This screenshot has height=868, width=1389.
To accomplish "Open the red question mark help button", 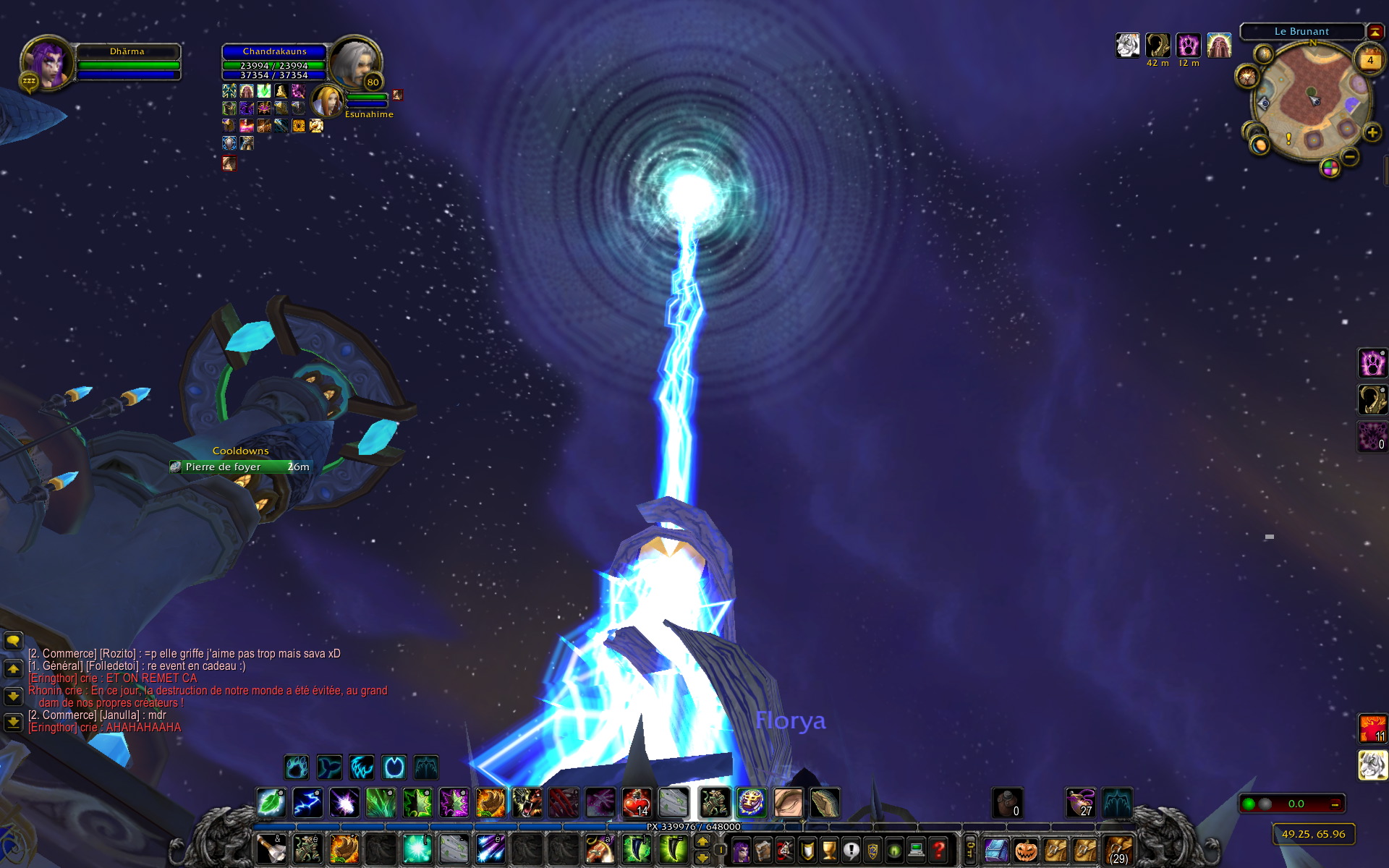I will click(938, 850).
